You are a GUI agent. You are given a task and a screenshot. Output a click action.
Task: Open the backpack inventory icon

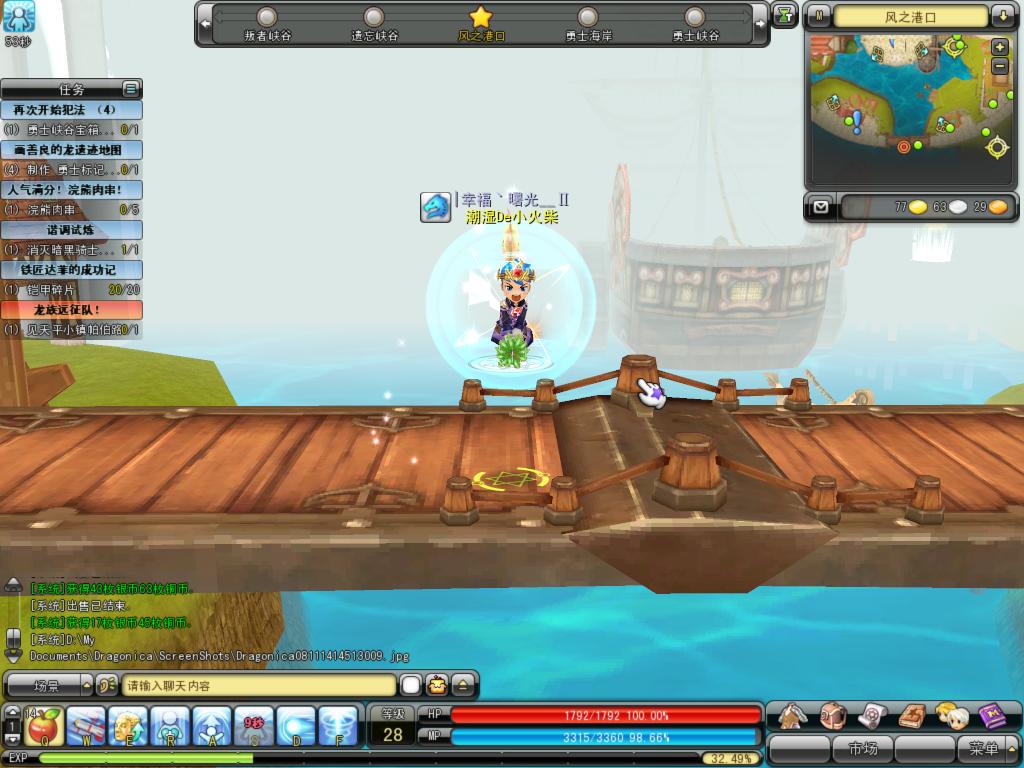pos(833,715)
